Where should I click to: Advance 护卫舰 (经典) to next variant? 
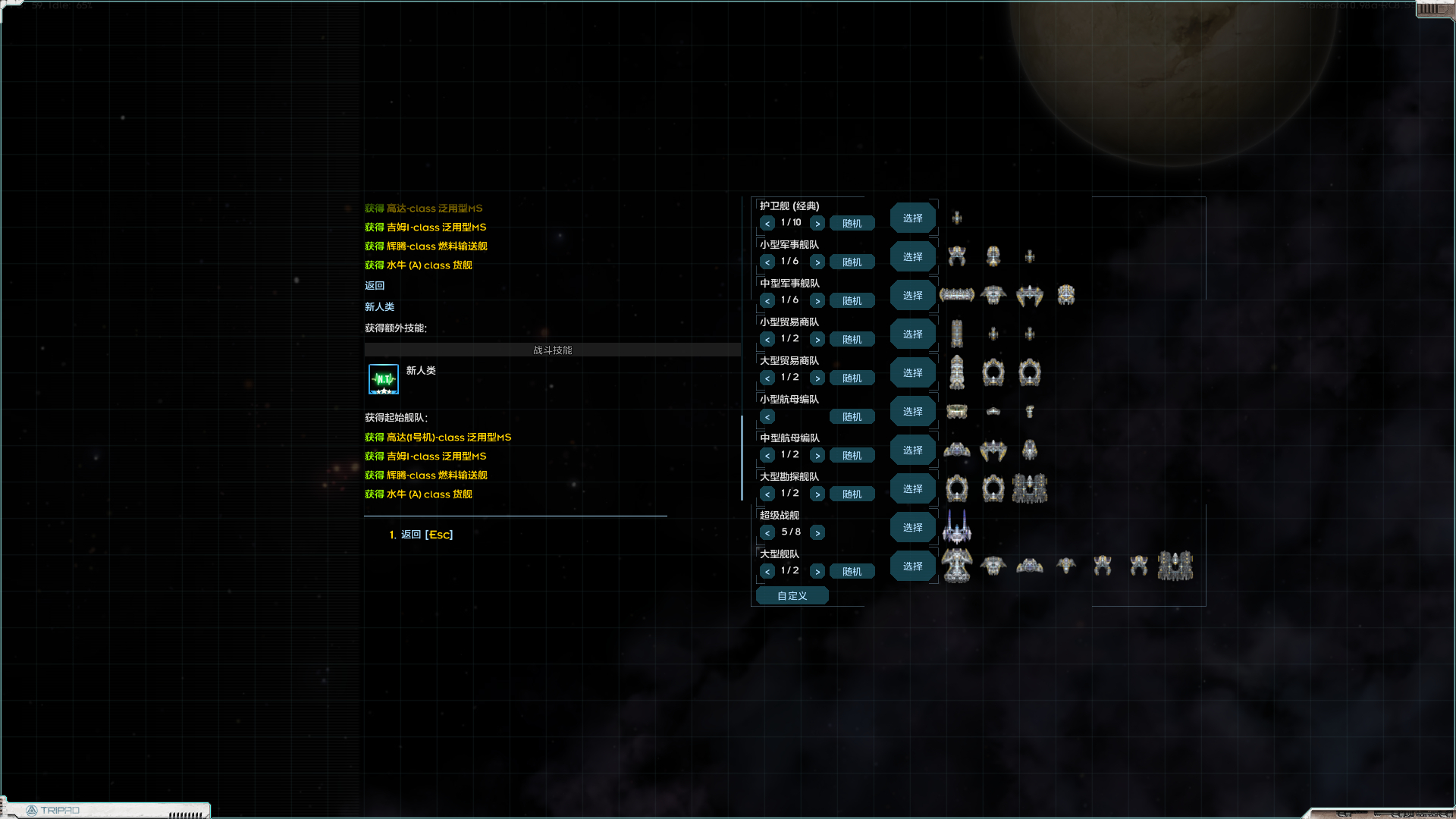(x=817, y=223)
